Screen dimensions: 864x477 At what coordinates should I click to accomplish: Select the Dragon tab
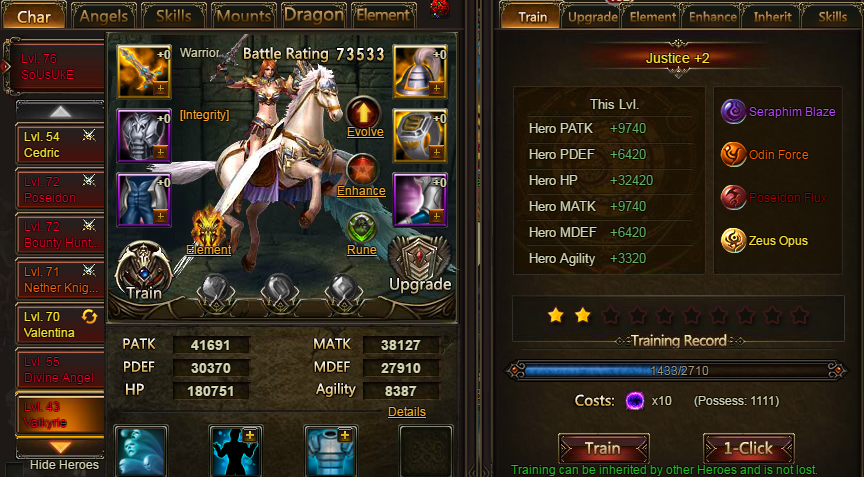click(313, 15)
